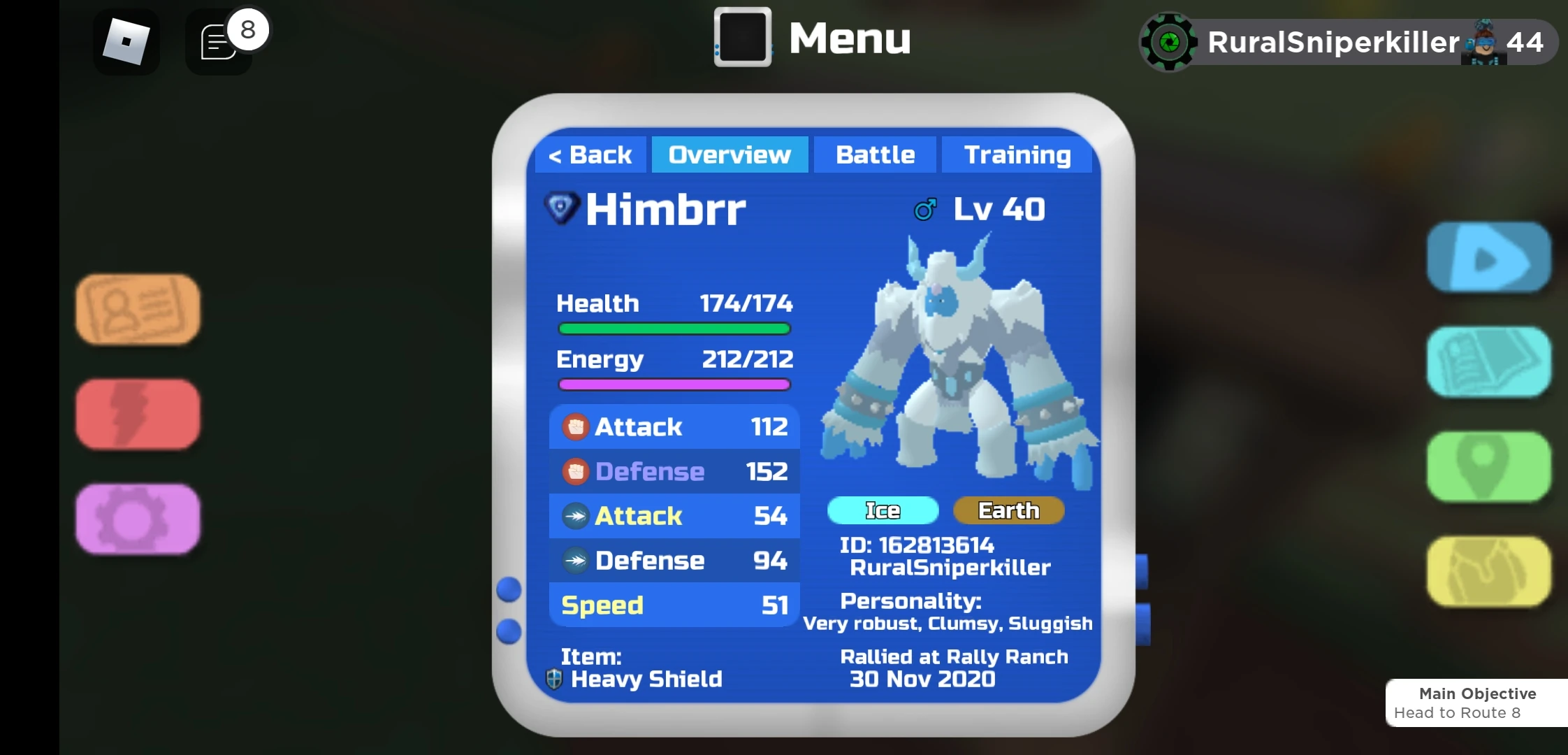Viewport: 1568px width, 755px height.
Task: Switch to the Training tab
Action: 1017,154
